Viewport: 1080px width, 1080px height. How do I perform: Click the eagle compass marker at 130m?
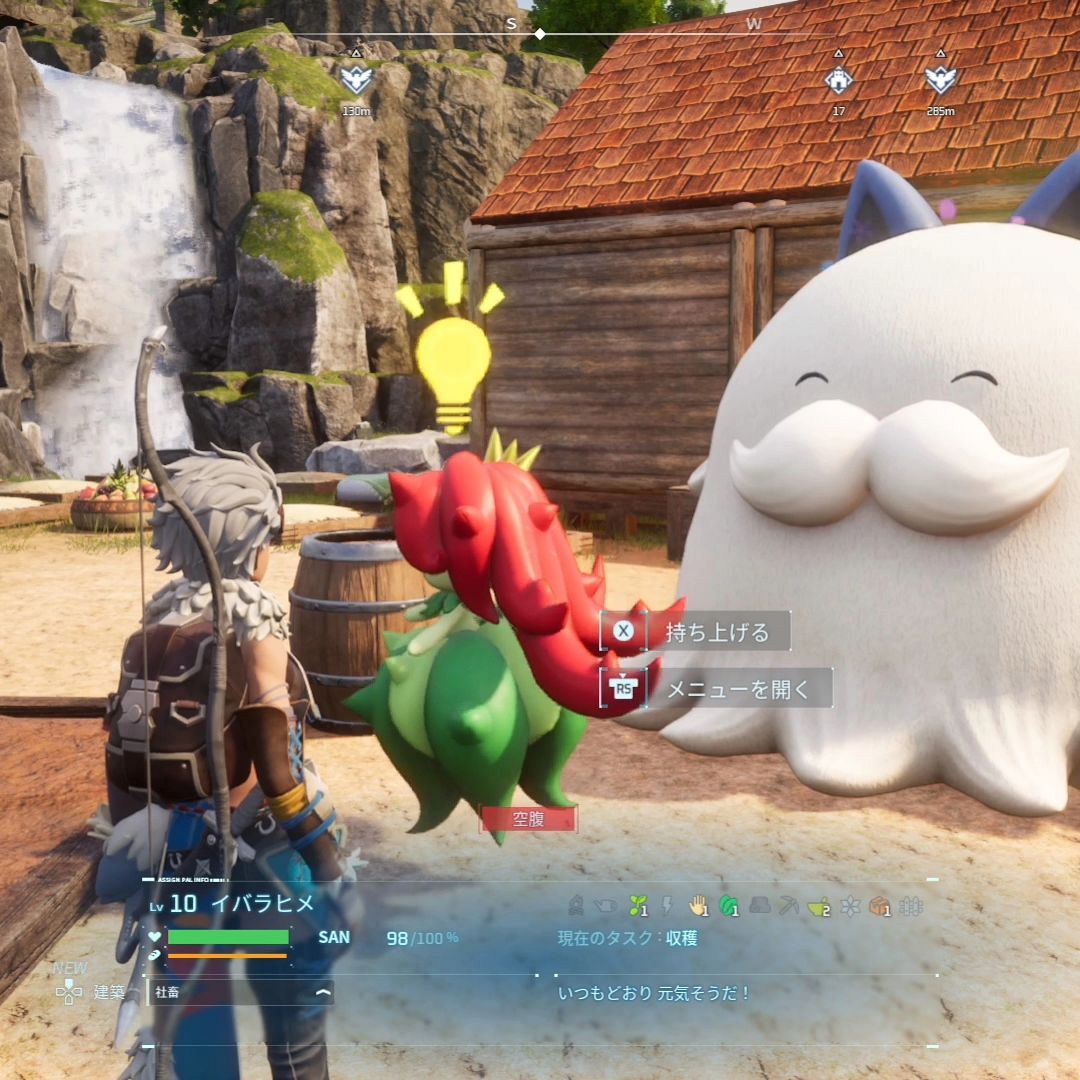(356, 79)
